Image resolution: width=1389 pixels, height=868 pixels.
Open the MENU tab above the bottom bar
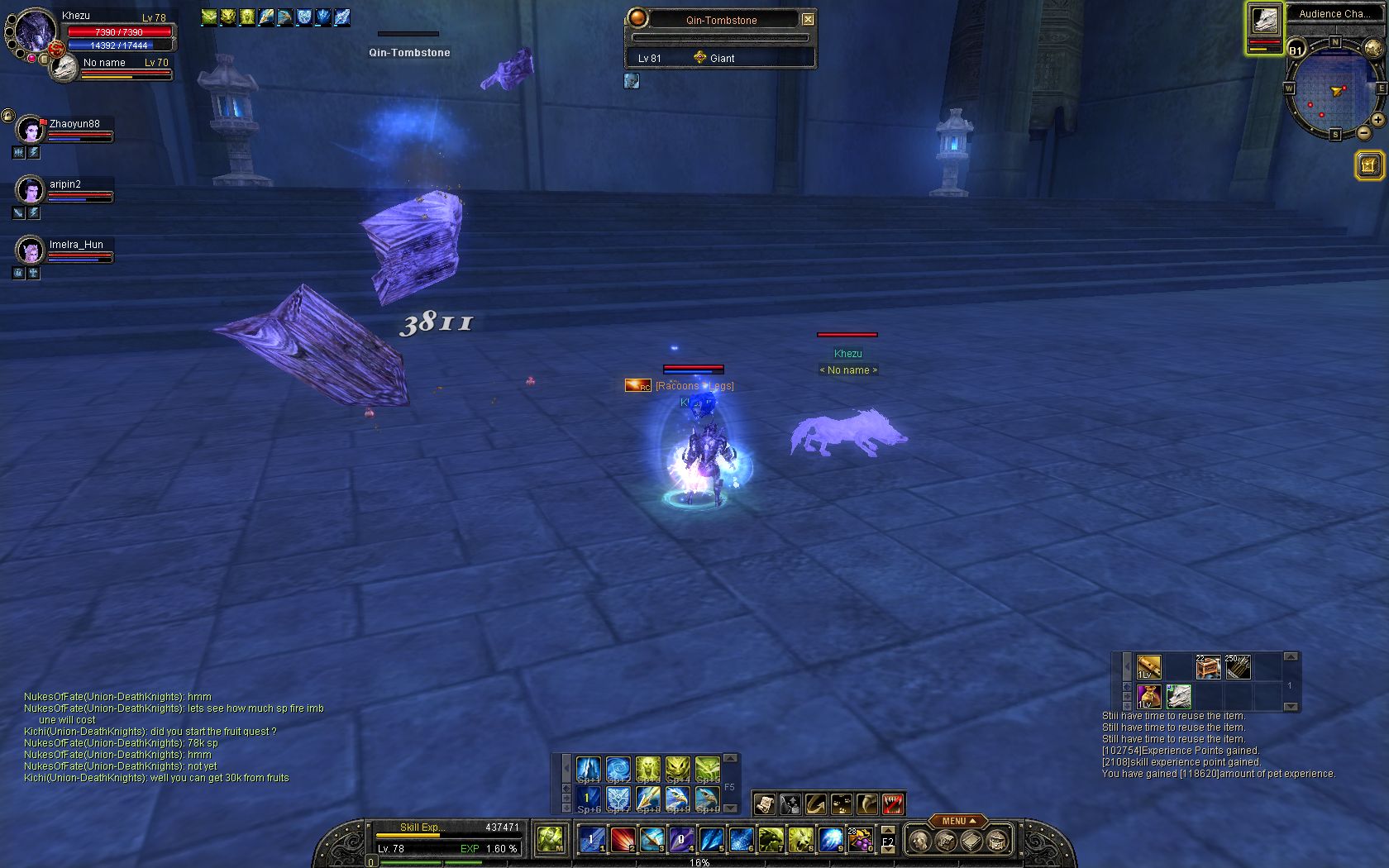pos(957,821)
